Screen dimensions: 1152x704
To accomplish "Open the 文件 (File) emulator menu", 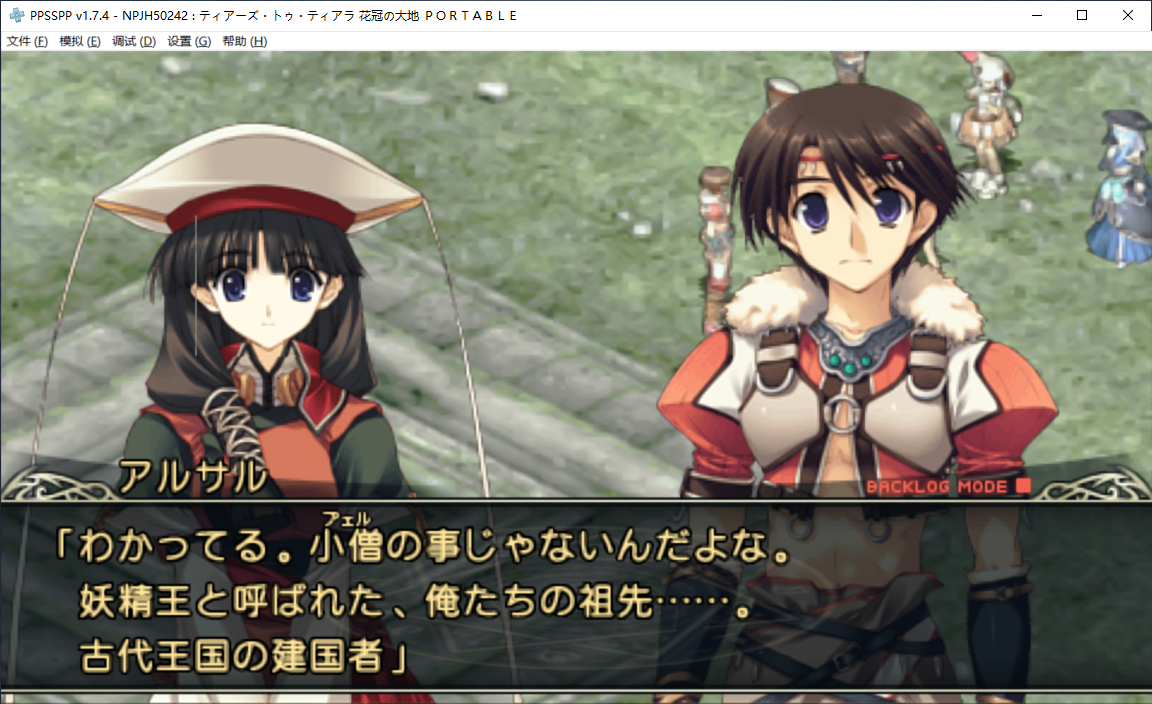I will pos(27,41).
